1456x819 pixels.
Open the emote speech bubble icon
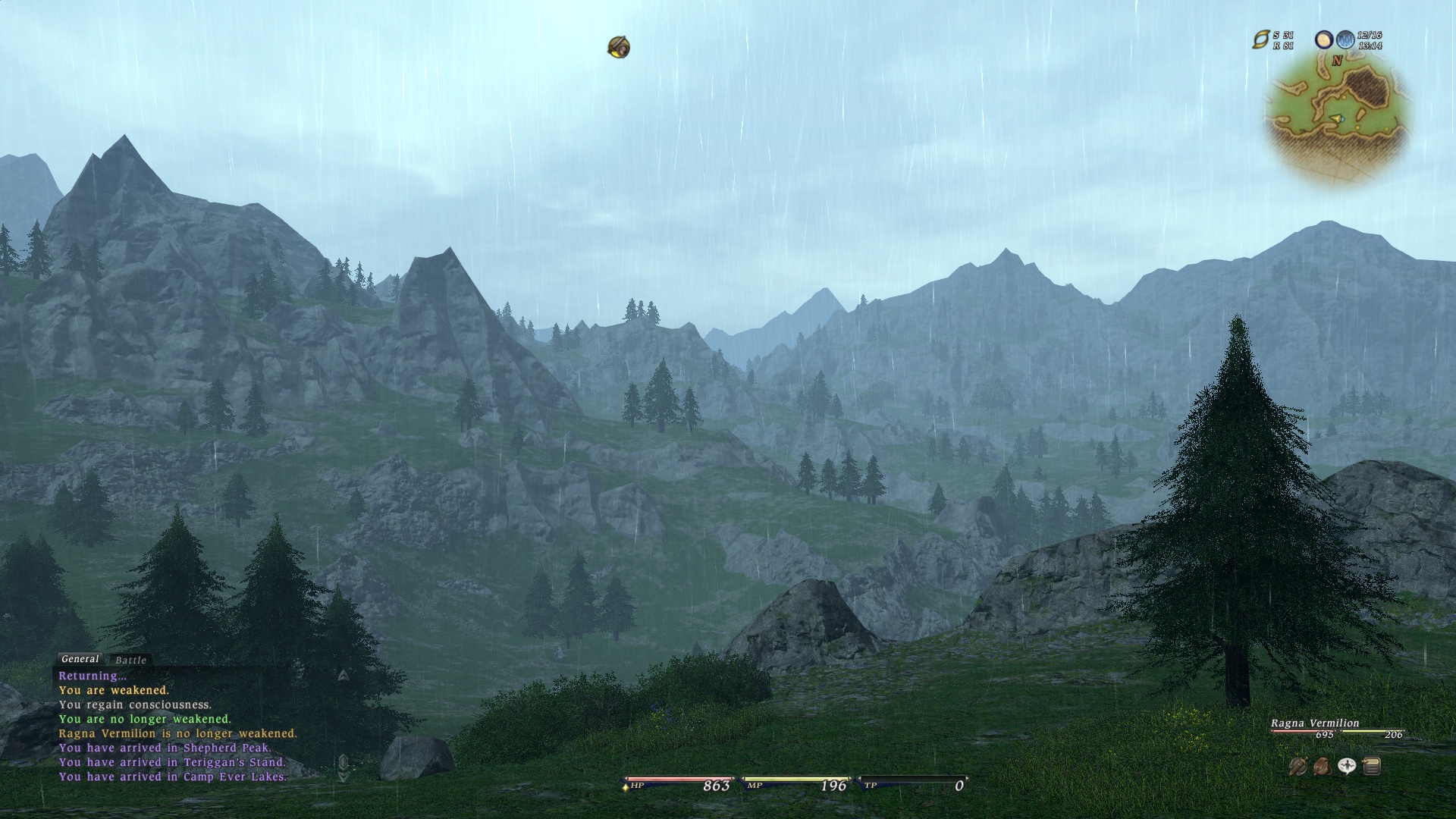(x=1347, y=767)
